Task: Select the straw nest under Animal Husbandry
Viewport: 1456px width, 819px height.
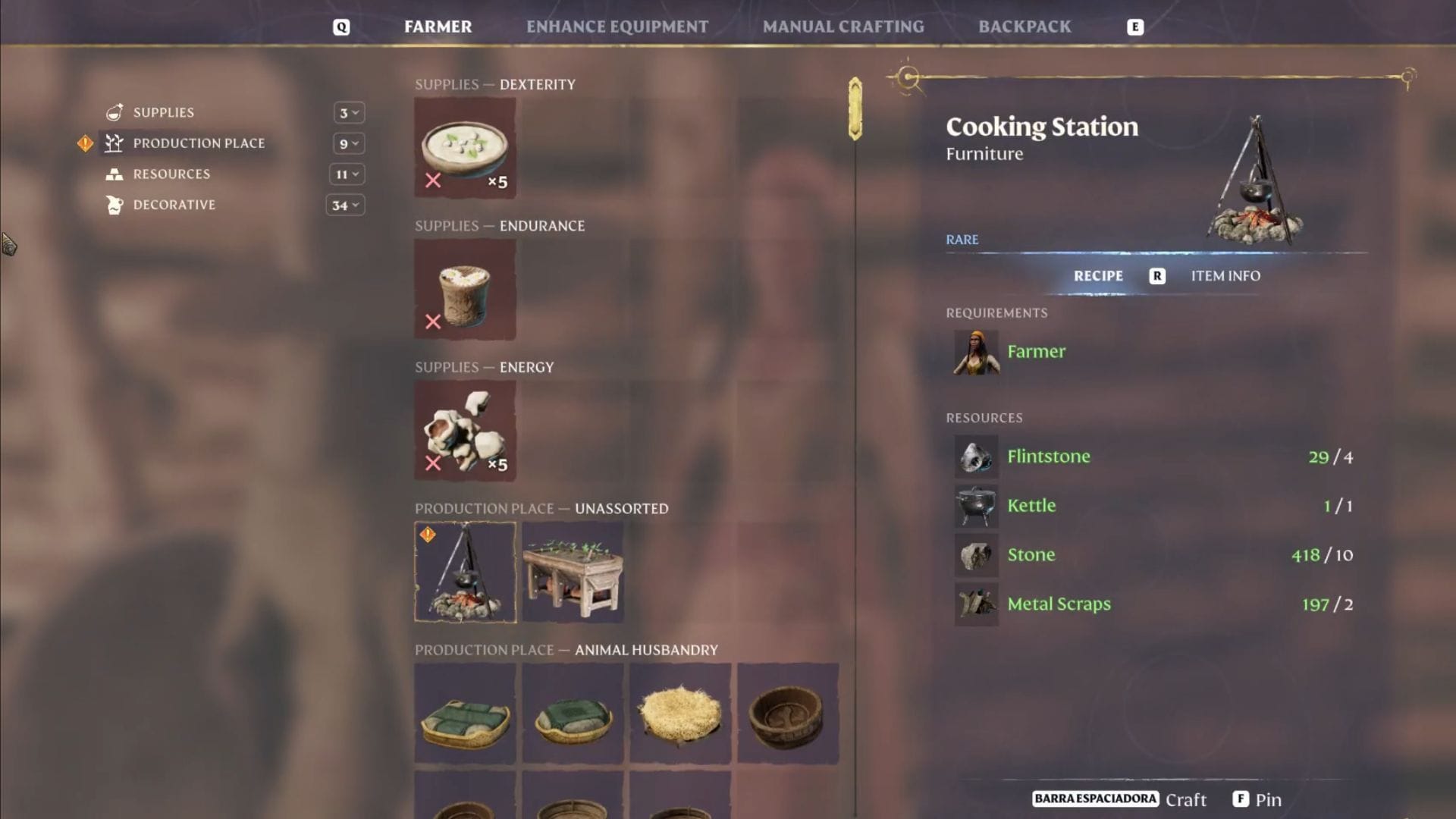Action: [680, 713]
